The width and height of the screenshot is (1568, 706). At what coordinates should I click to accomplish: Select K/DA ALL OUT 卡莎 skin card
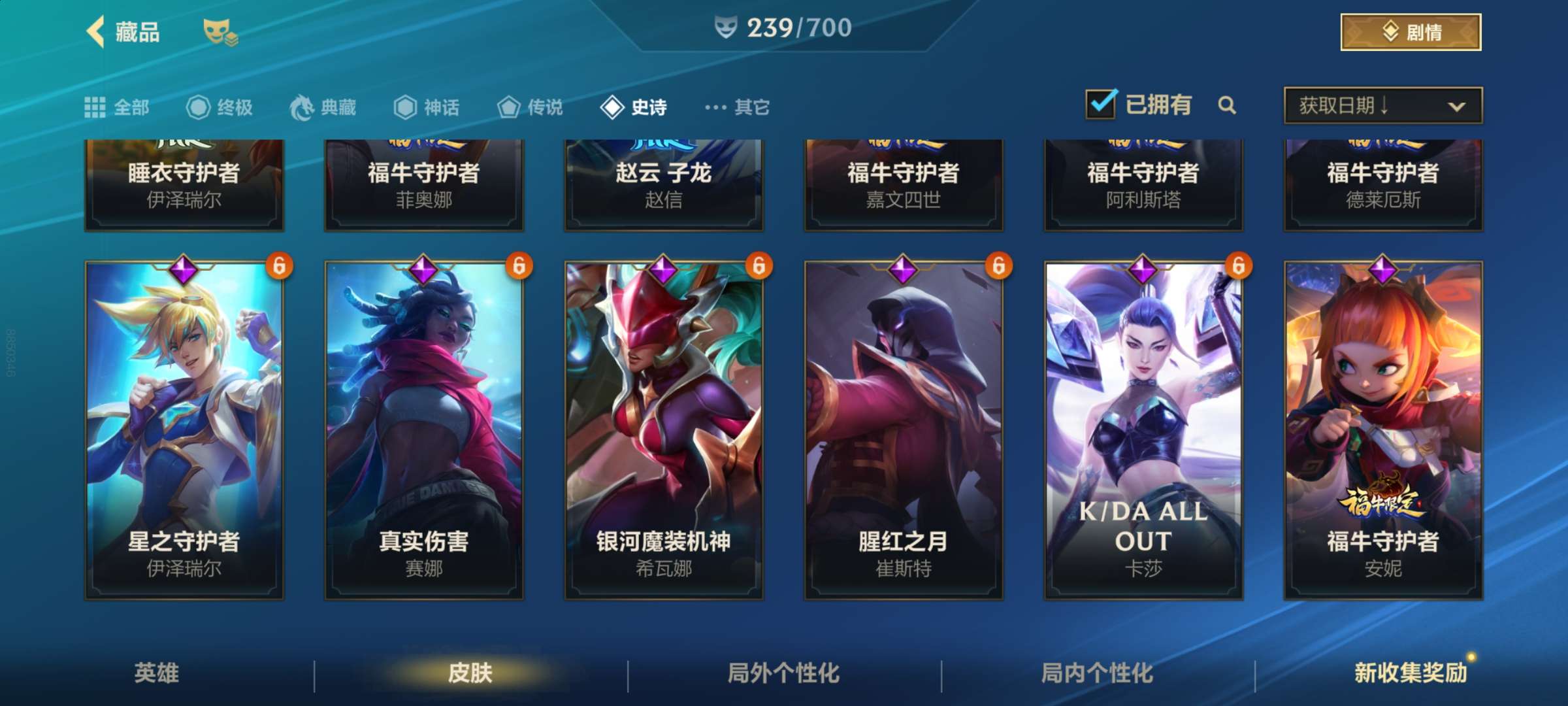(x=1143, y=430)
